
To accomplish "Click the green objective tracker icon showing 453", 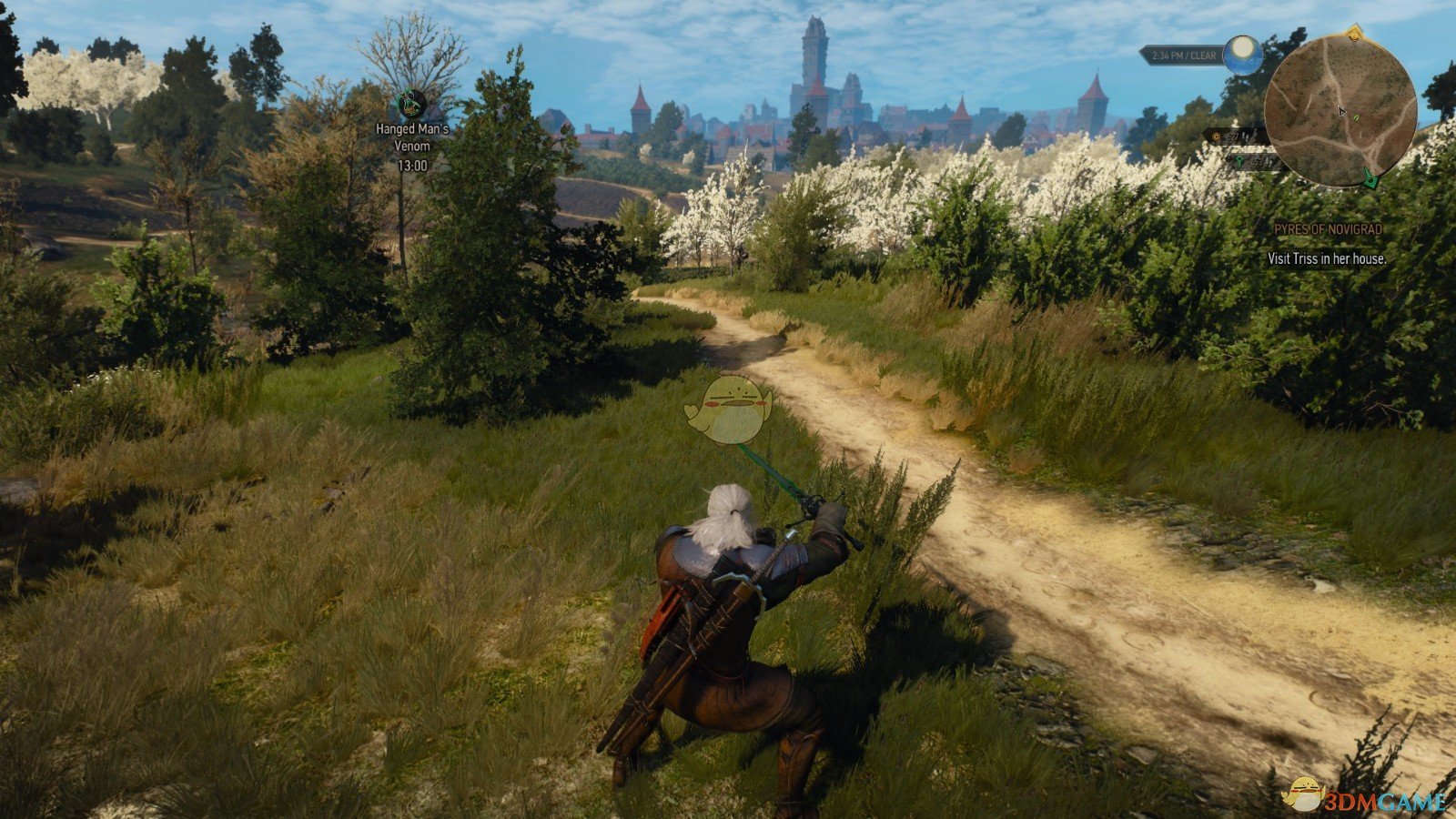I will coord(1240,160).
